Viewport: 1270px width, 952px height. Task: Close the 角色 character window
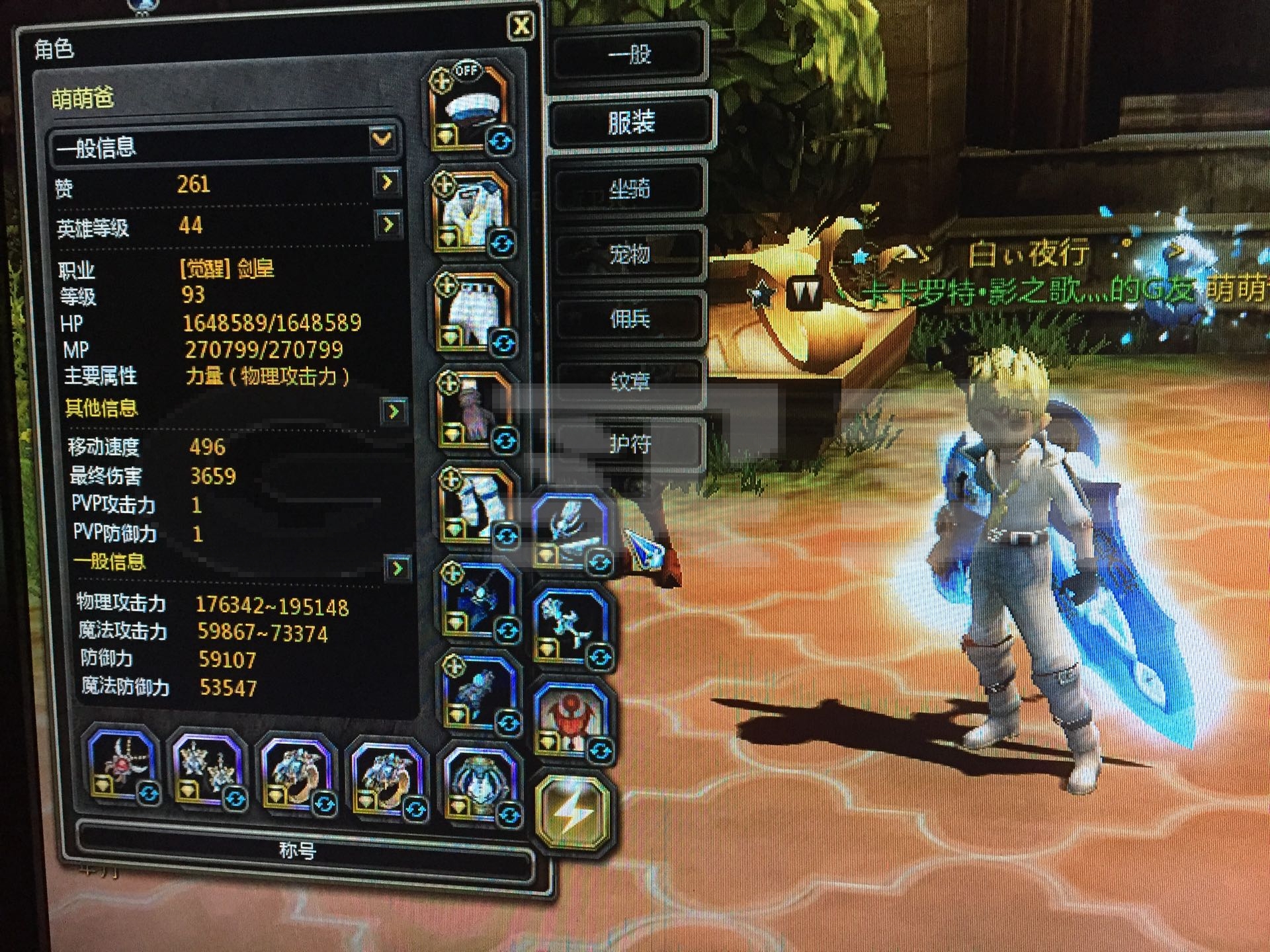point(521,26)
